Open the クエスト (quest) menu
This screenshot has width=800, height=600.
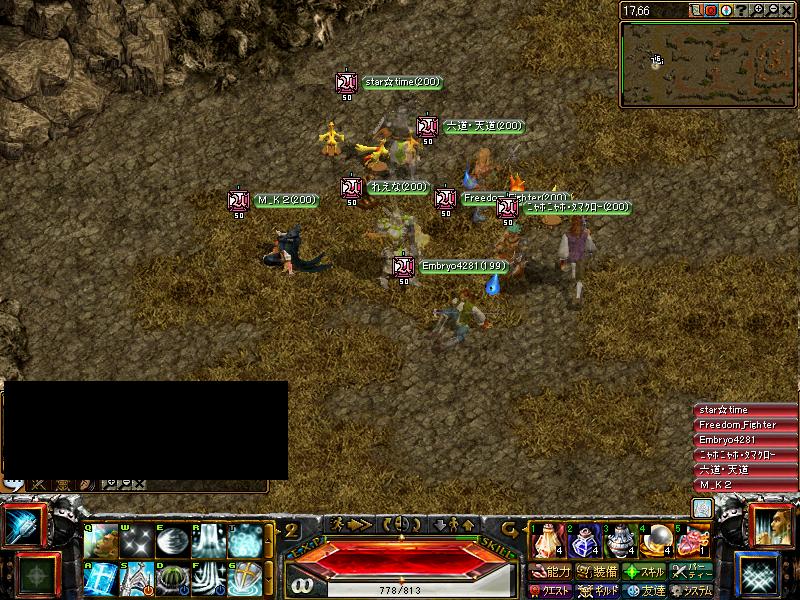(x=552, y=591)
